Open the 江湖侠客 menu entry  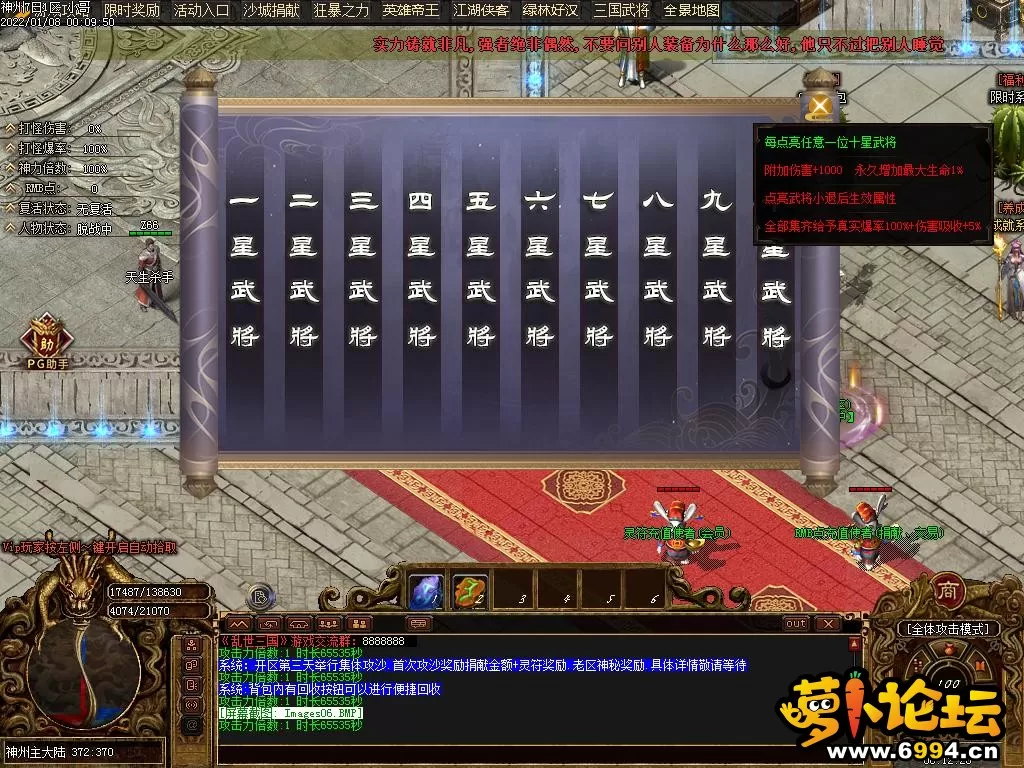(x=481, y=11)
